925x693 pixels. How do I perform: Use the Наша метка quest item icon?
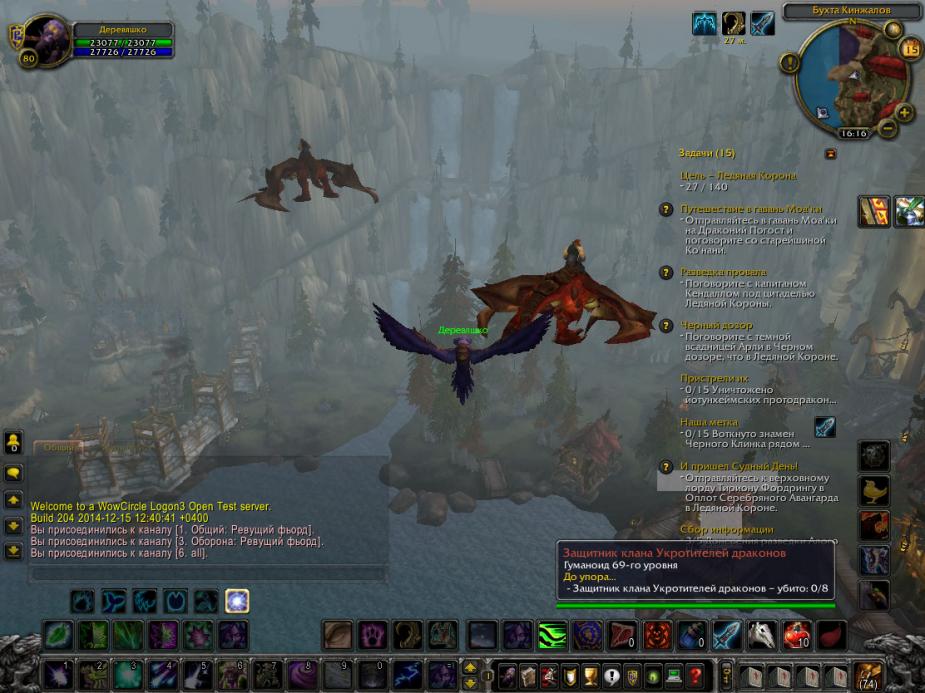[824, 428]
